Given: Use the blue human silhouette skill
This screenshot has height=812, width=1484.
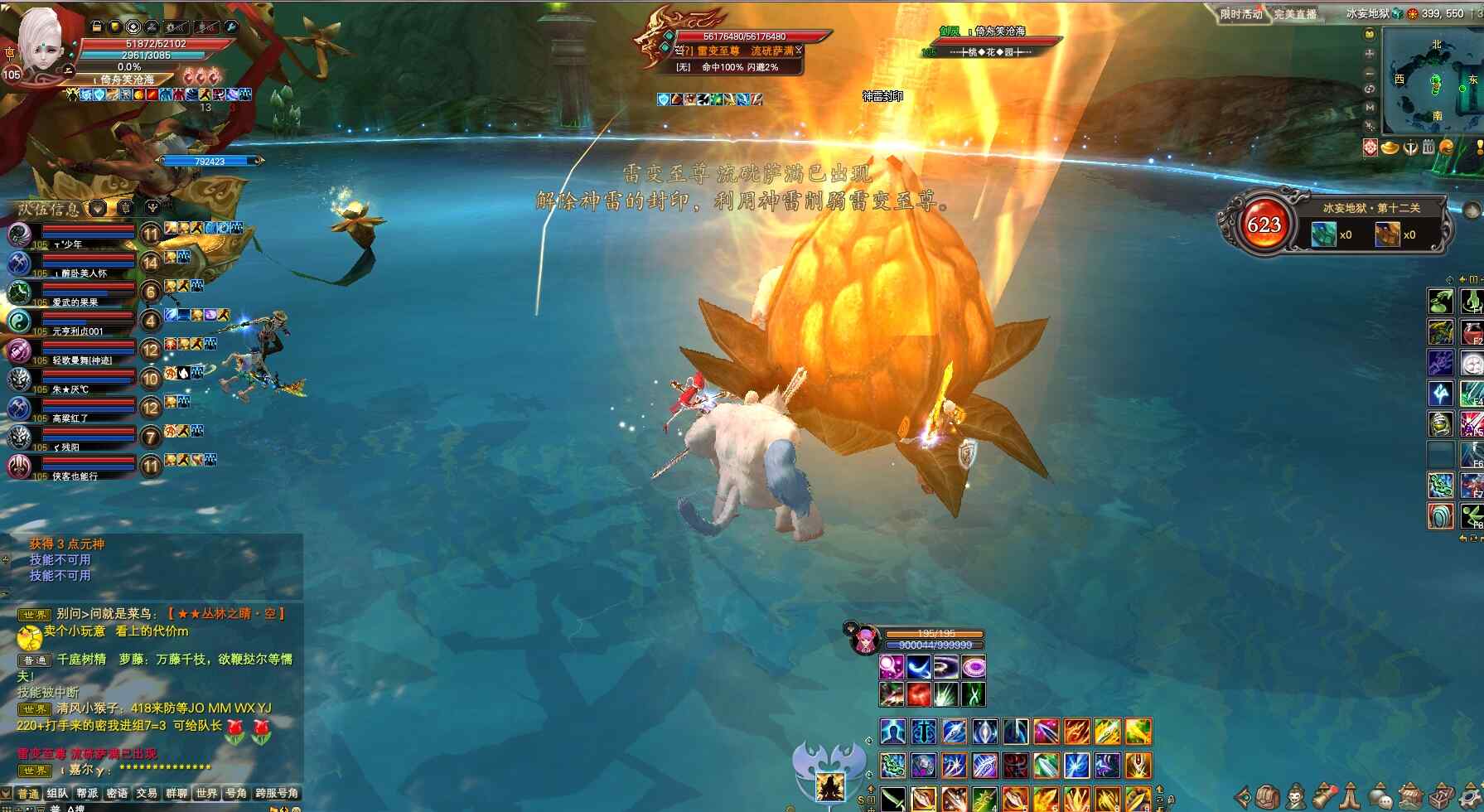Looking at the screenshot, I should pos(892,732).
